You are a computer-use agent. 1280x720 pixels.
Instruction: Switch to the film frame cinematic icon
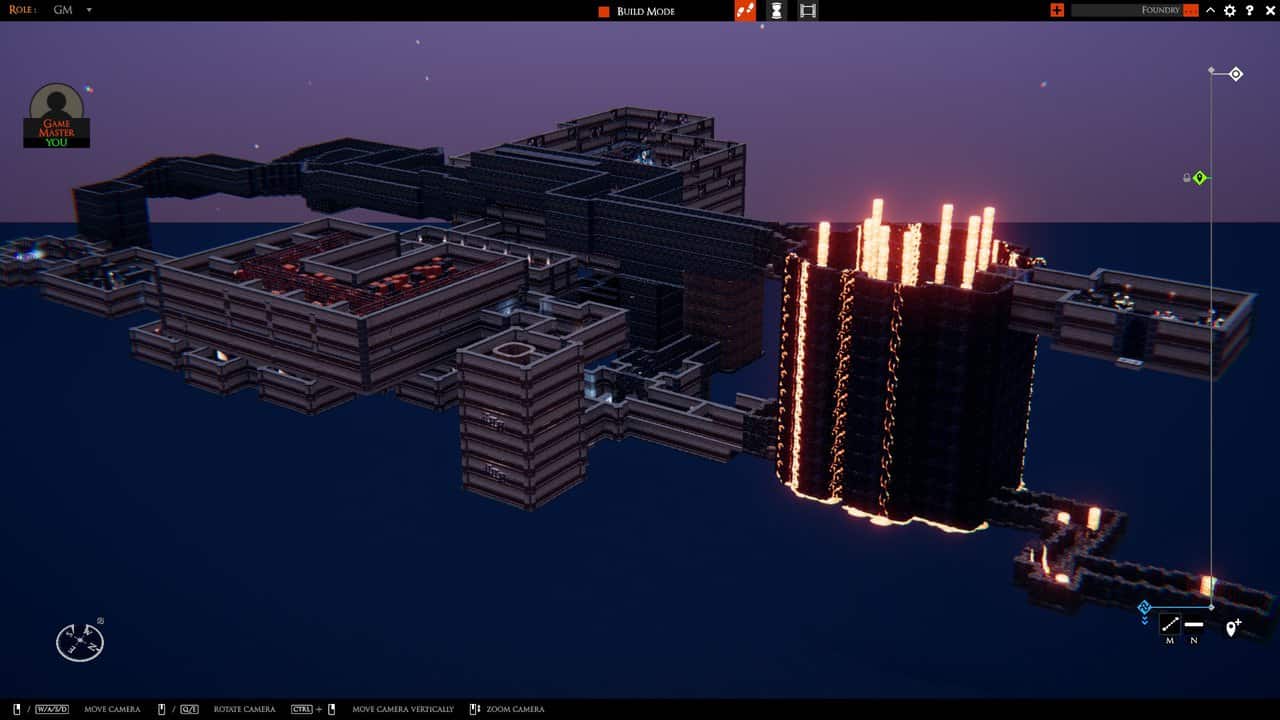coord(808,11)
